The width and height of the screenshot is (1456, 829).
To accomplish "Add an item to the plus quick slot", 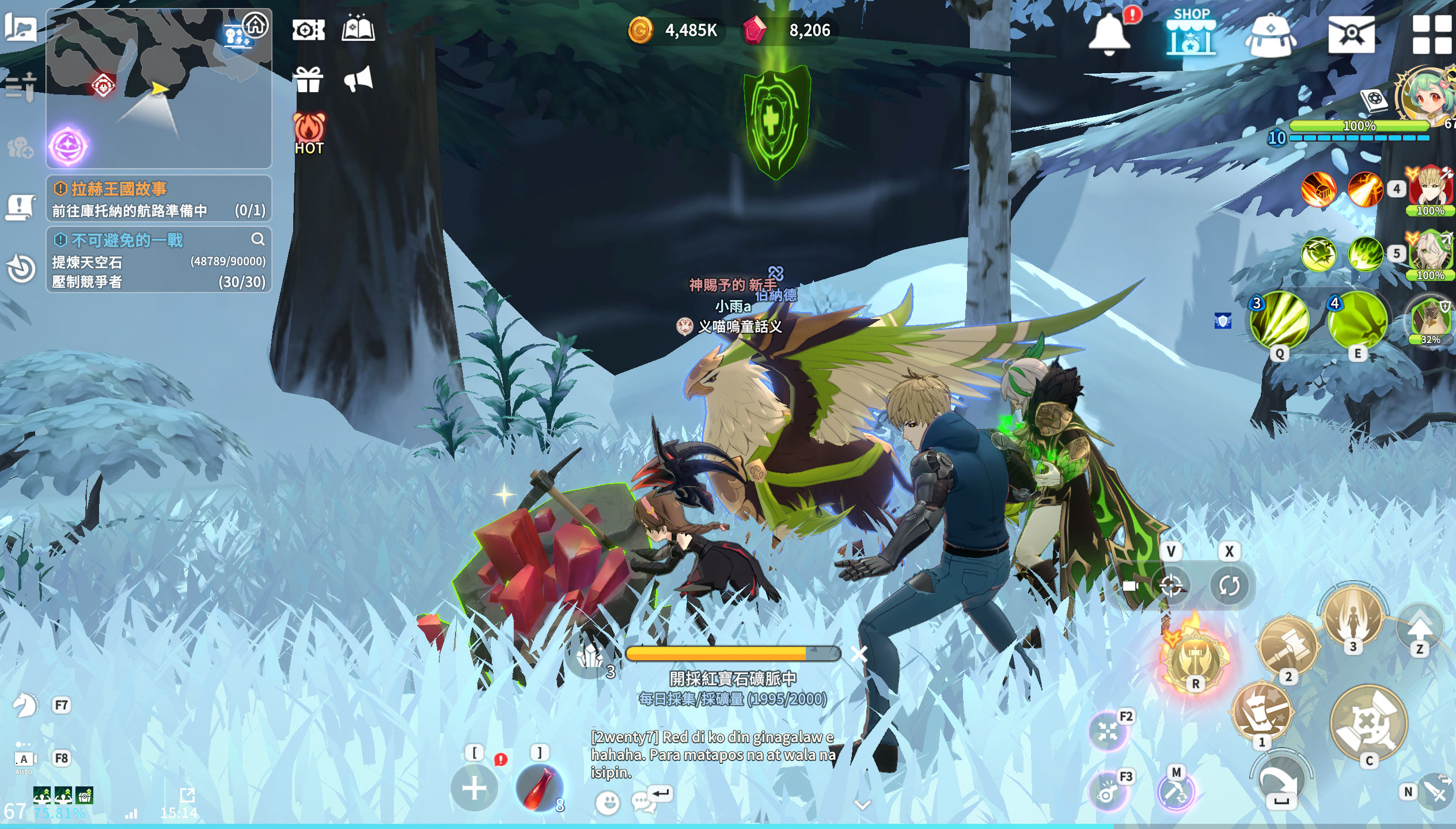I will pyautogui.click(x=474, y=788).
